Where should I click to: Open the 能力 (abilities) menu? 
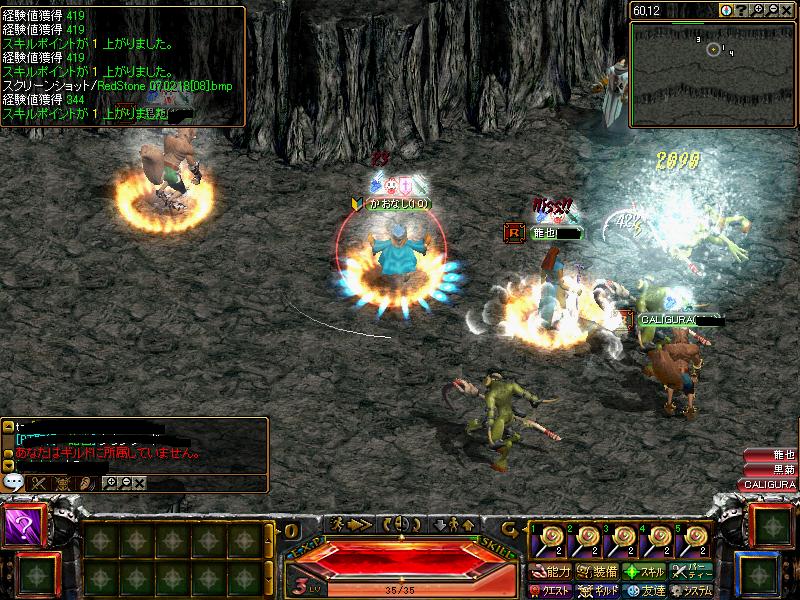pos(551,573)
